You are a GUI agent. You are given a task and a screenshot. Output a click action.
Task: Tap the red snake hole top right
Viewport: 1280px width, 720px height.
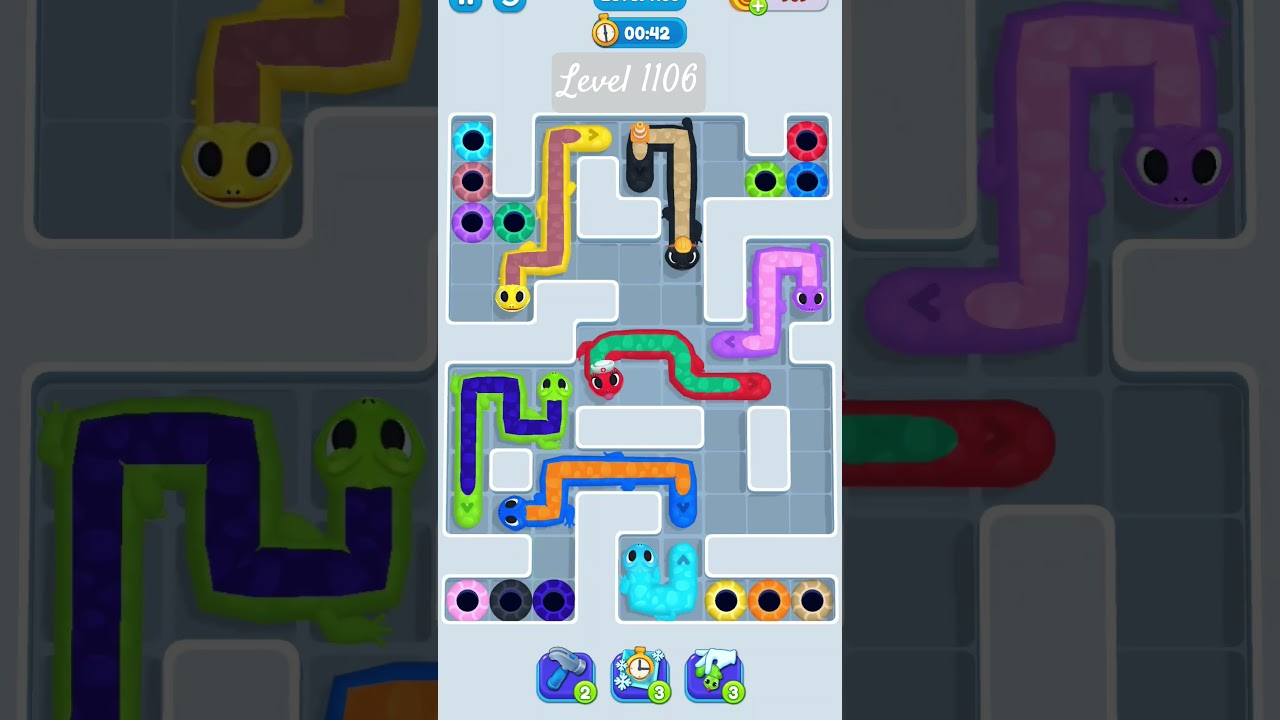point(808,141)
